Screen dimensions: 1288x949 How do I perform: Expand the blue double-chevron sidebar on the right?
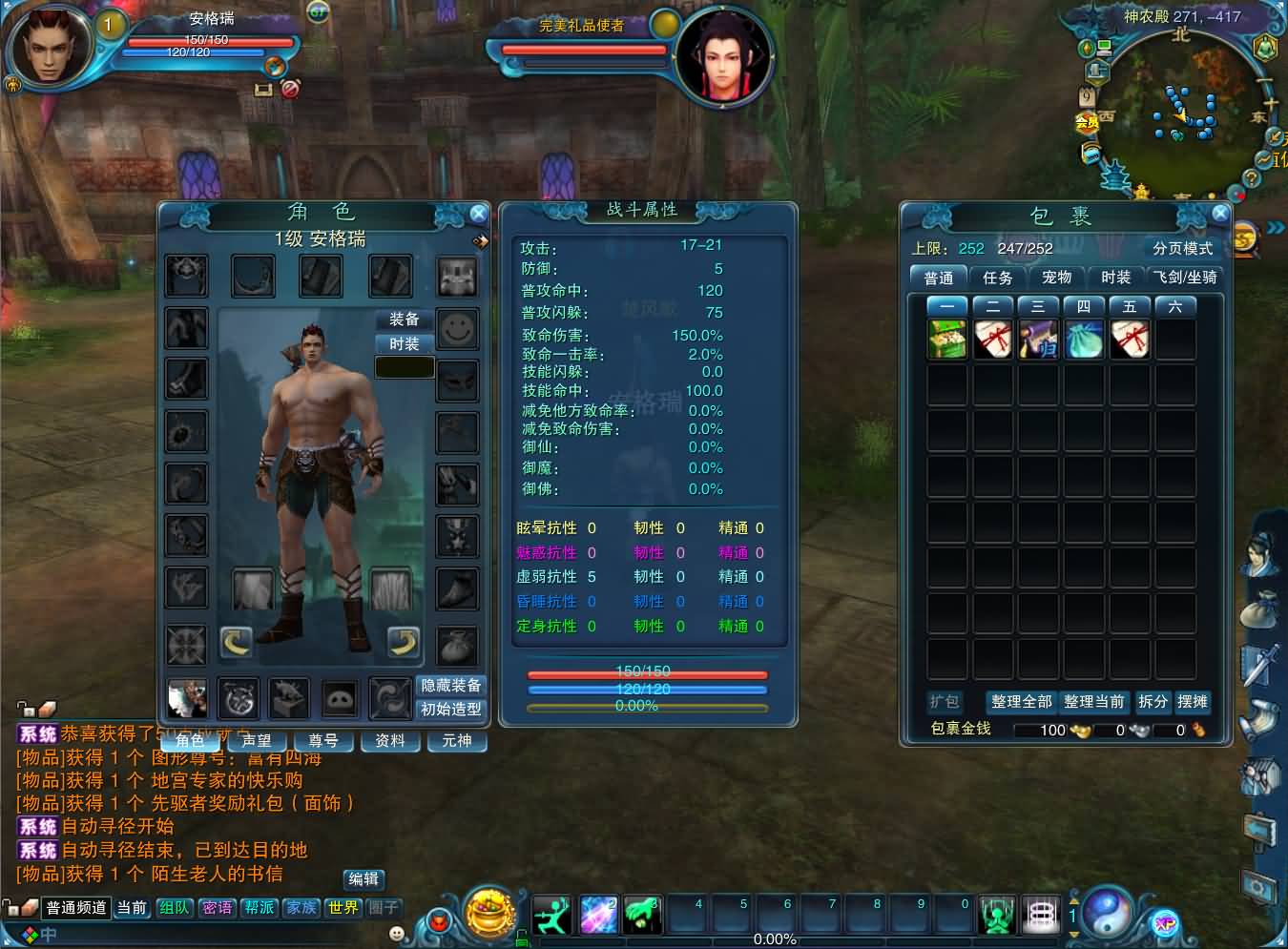pos(1276,227)
